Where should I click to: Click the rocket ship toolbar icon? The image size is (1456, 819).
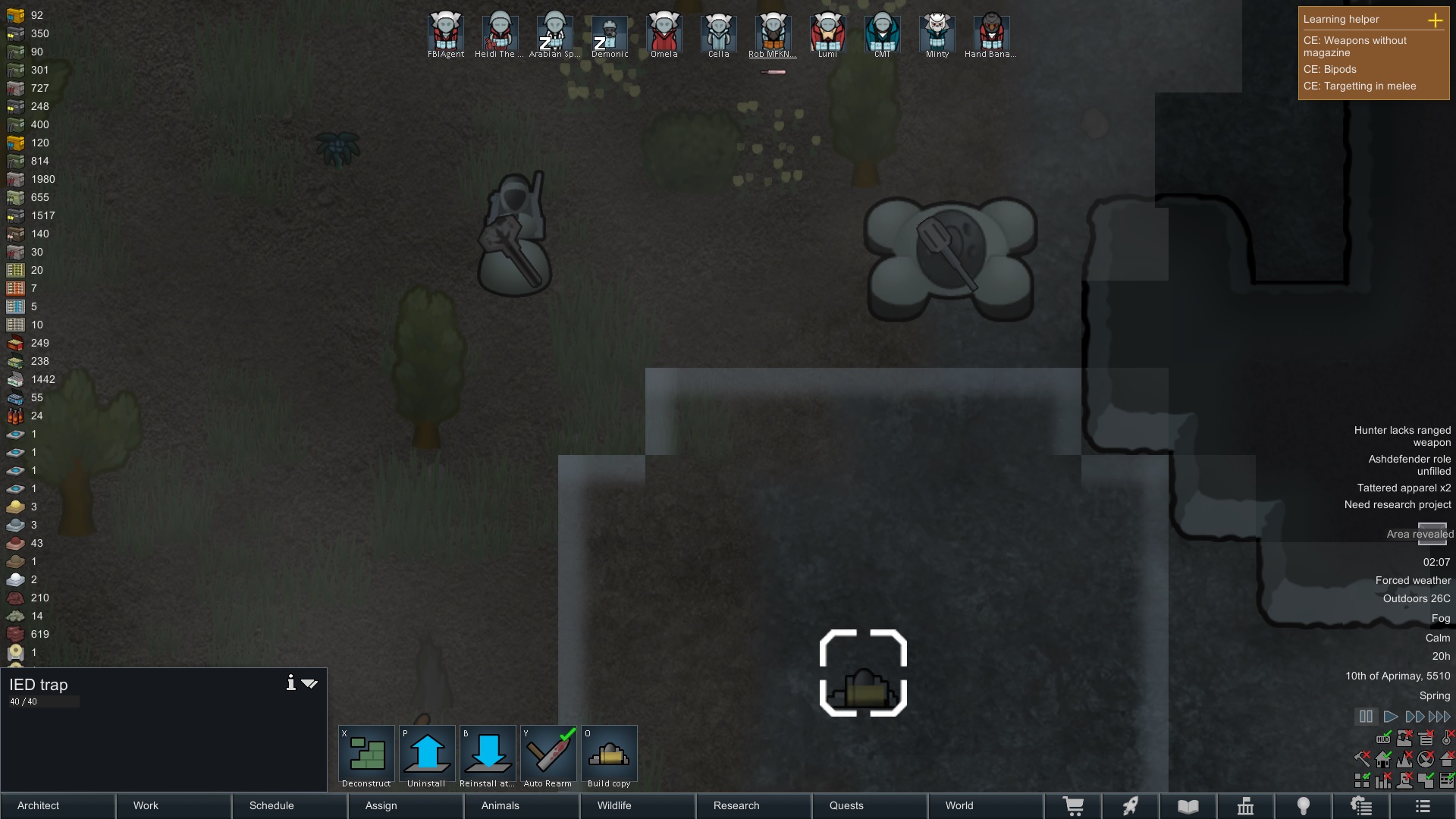tap(1131, 806)
